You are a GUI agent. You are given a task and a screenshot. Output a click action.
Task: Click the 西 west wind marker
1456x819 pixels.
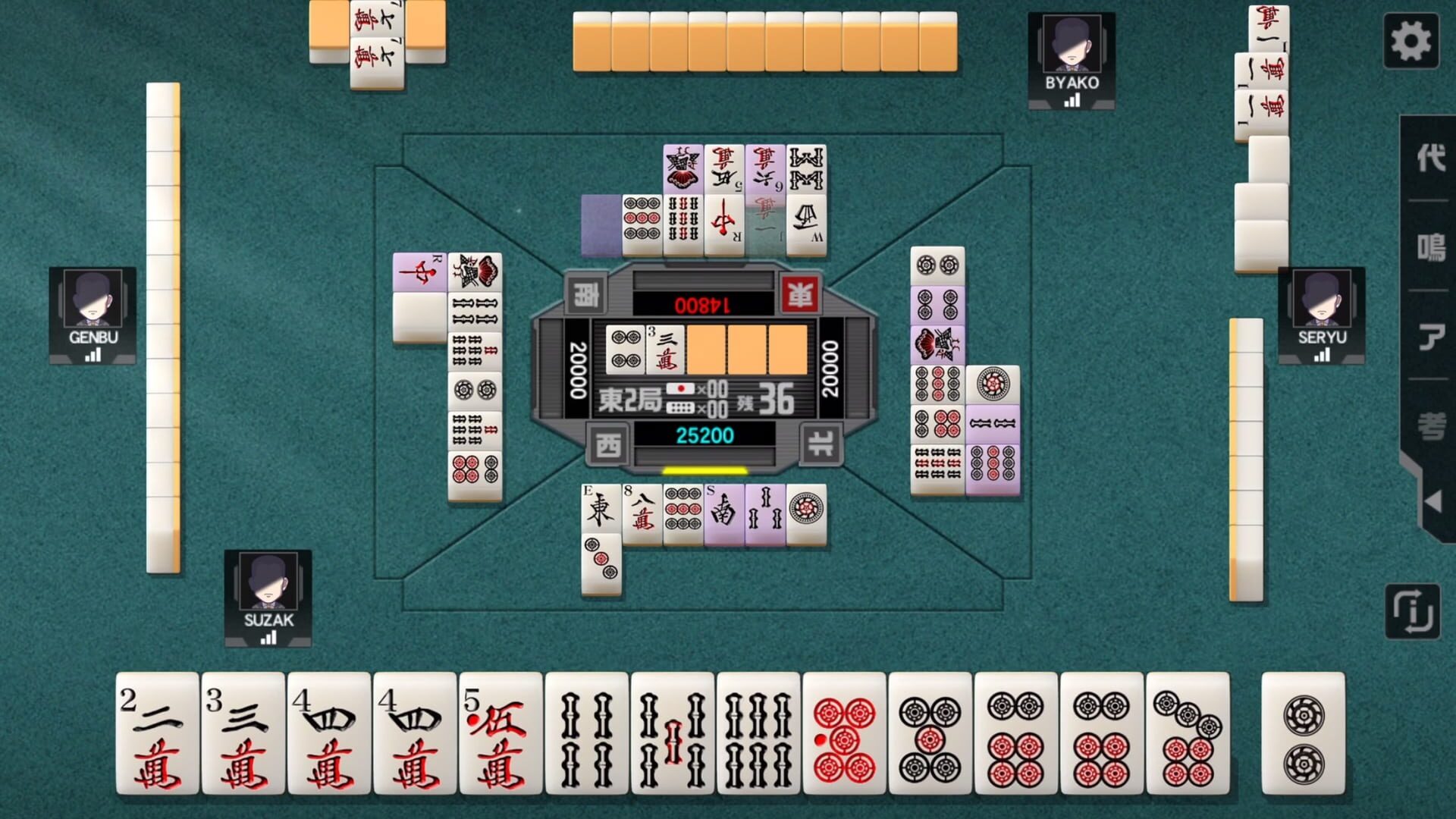coord(607,446)
